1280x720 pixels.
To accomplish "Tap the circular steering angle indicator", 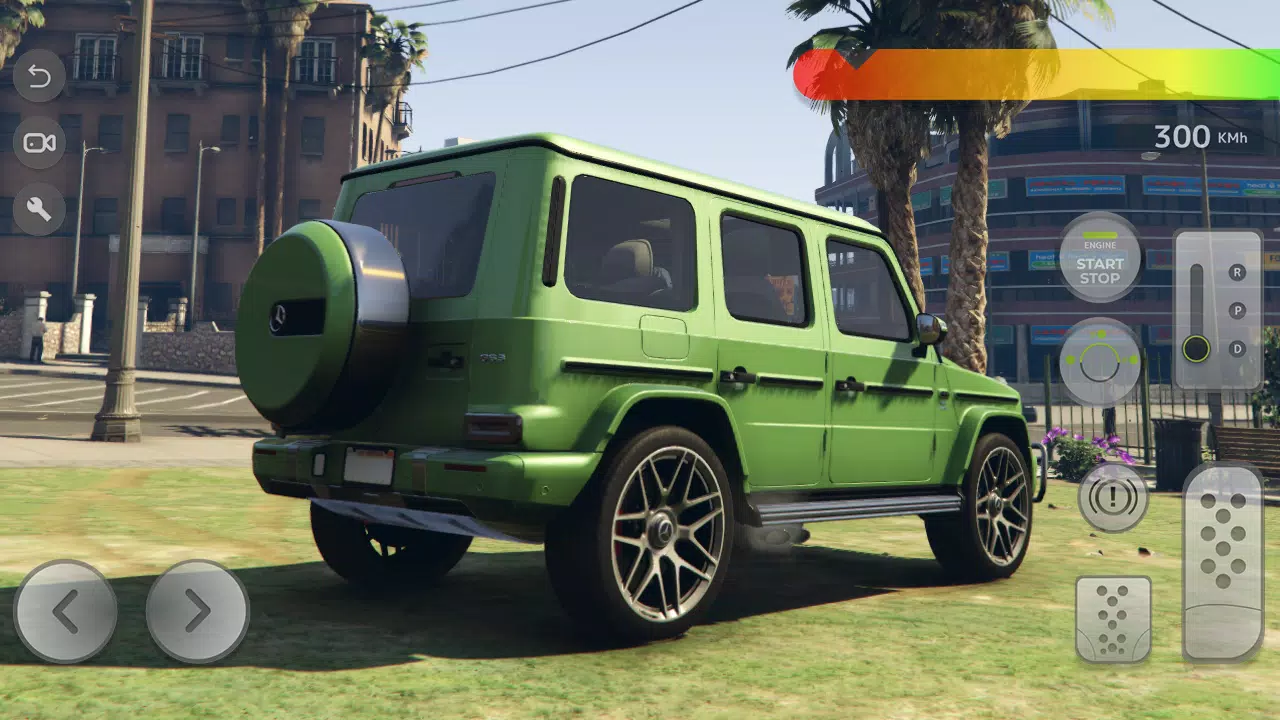I will click(1100, 362).
